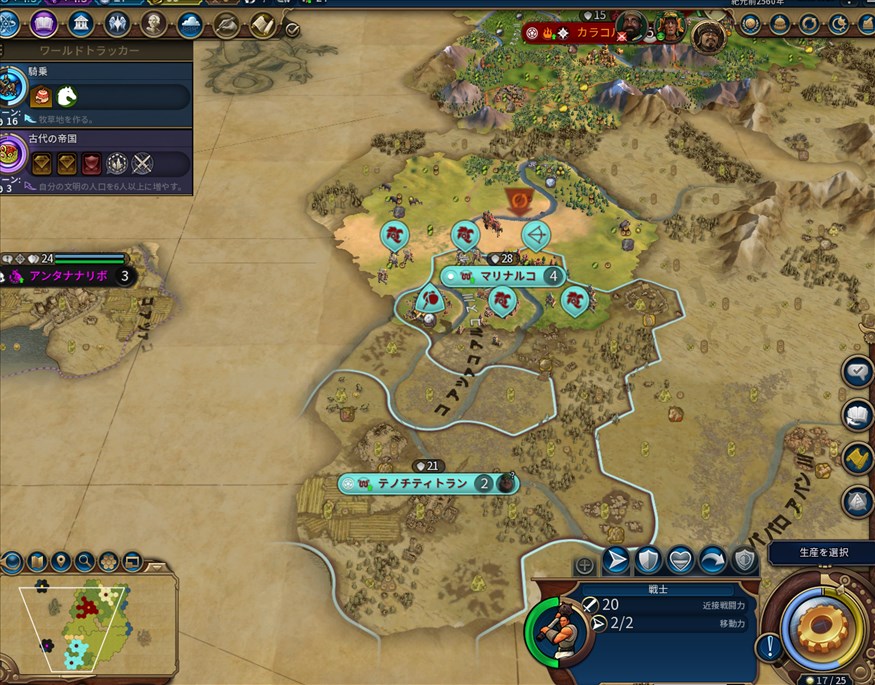Open the climate cloud icon

click(190, 23)
